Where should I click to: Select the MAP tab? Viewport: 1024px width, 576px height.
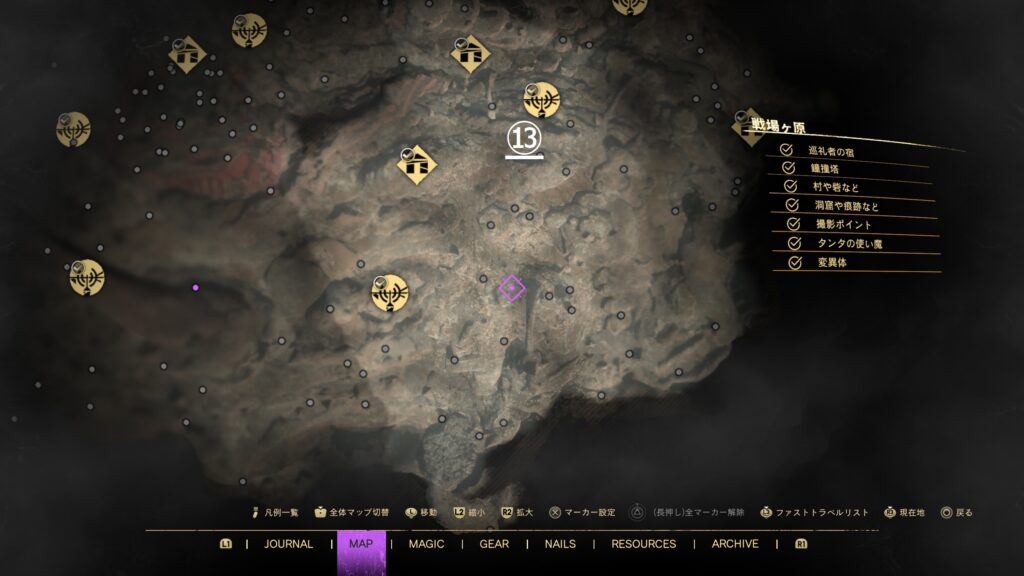tap(360, 544)
